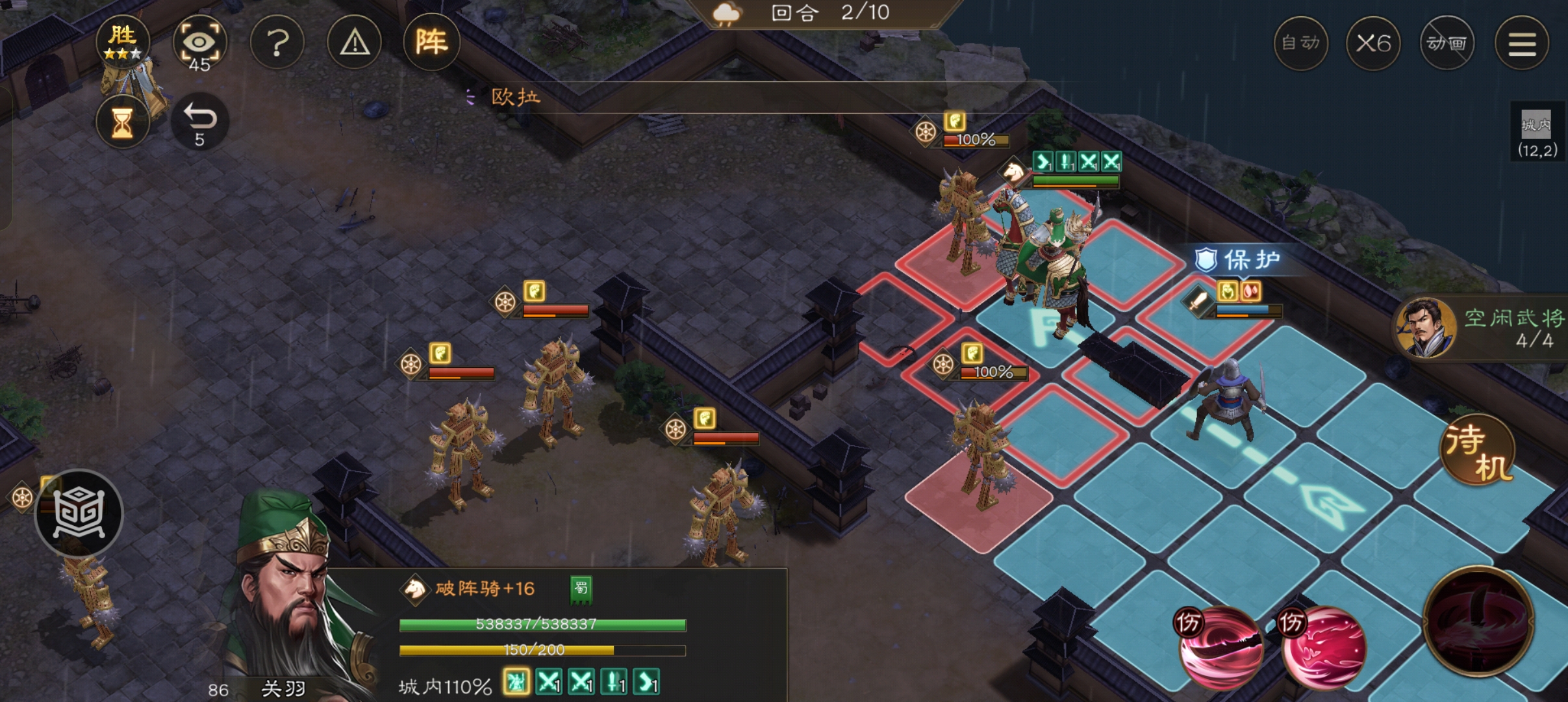Use the crimson blade slash skill
The width and height of the screenshot is (1568, 702).
[1220, 646]
